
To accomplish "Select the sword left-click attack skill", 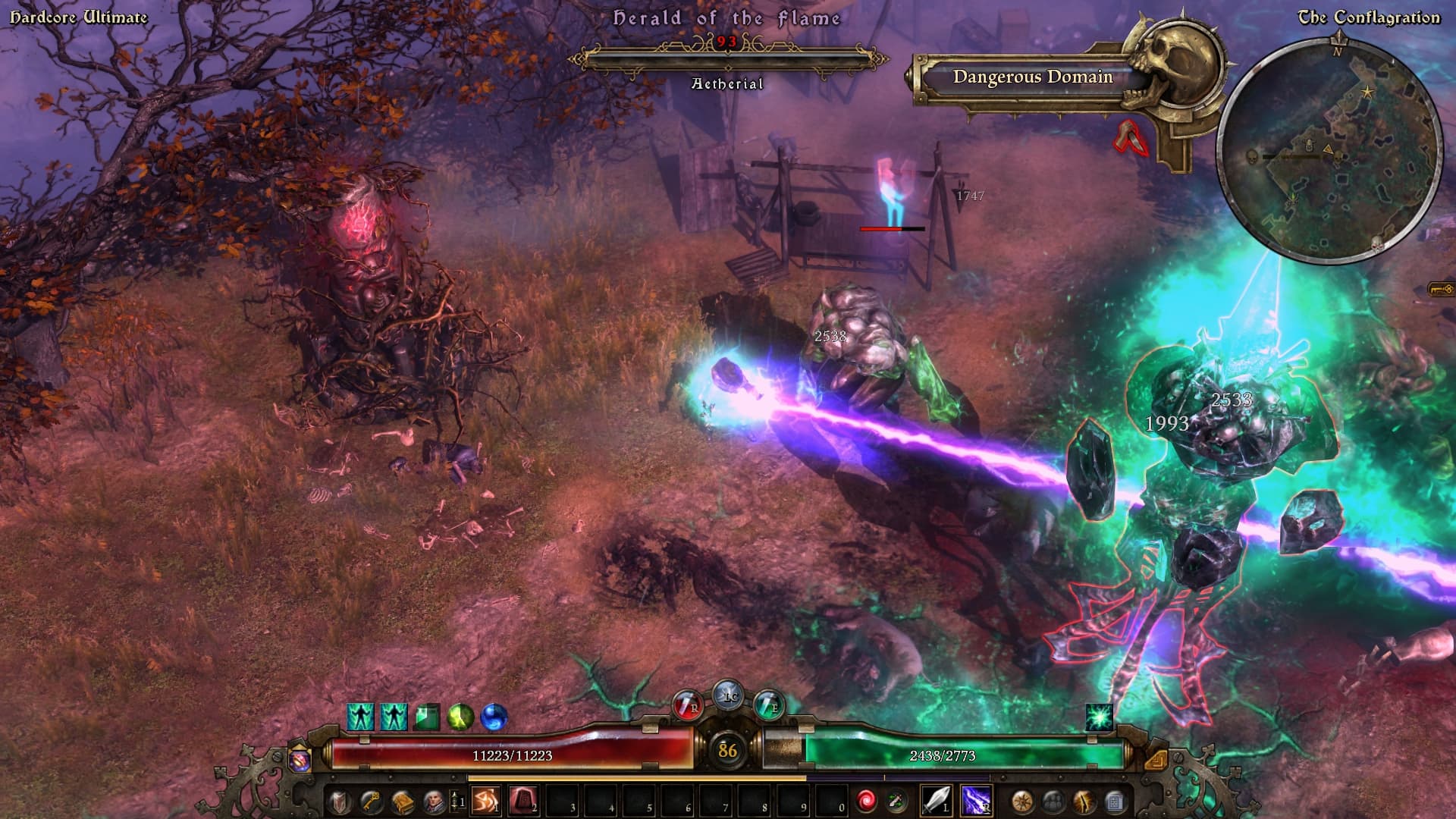I will (x=937, y=801).
